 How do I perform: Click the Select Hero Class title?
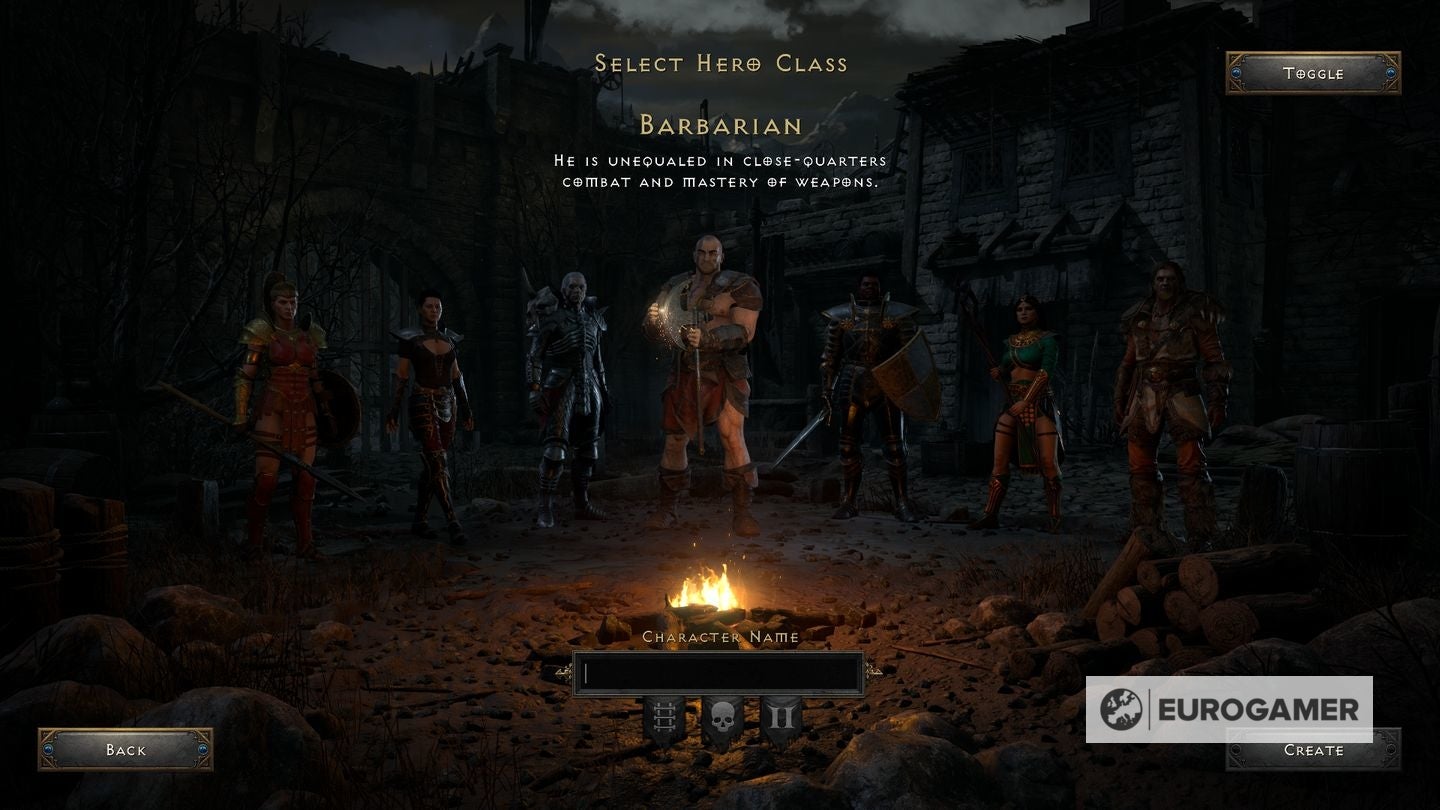[x=722, y=62]
